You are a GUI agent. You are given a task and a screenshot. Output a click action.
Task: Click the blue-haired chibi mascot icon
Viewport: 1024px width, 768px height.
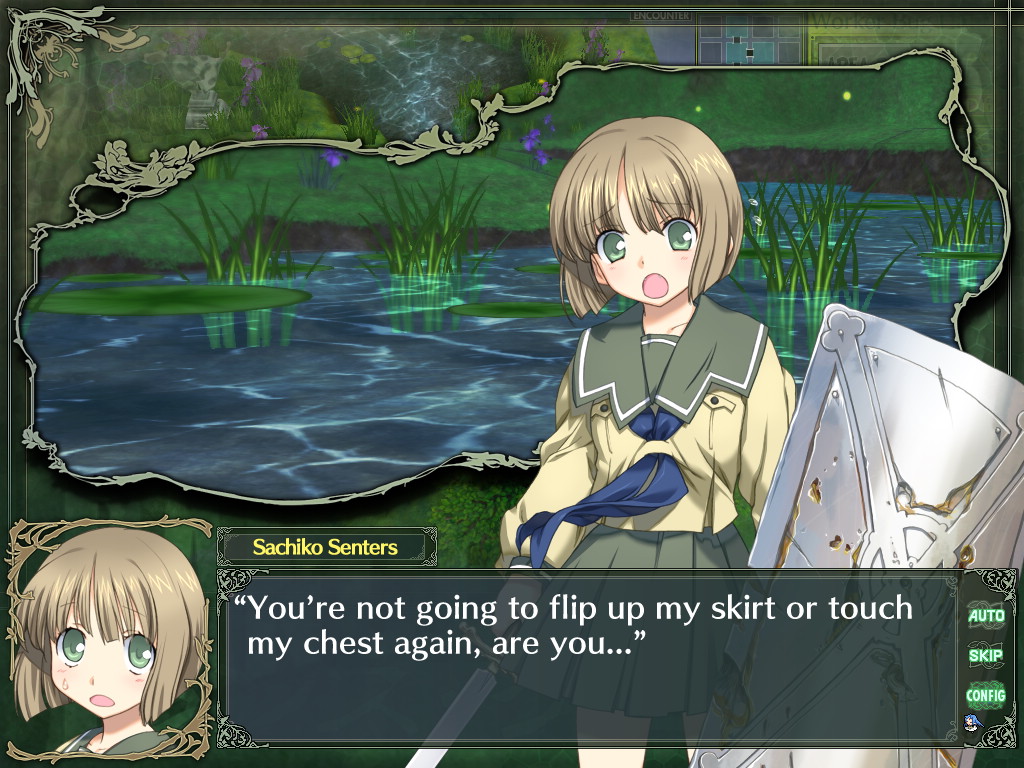click(x=972, y=722)
